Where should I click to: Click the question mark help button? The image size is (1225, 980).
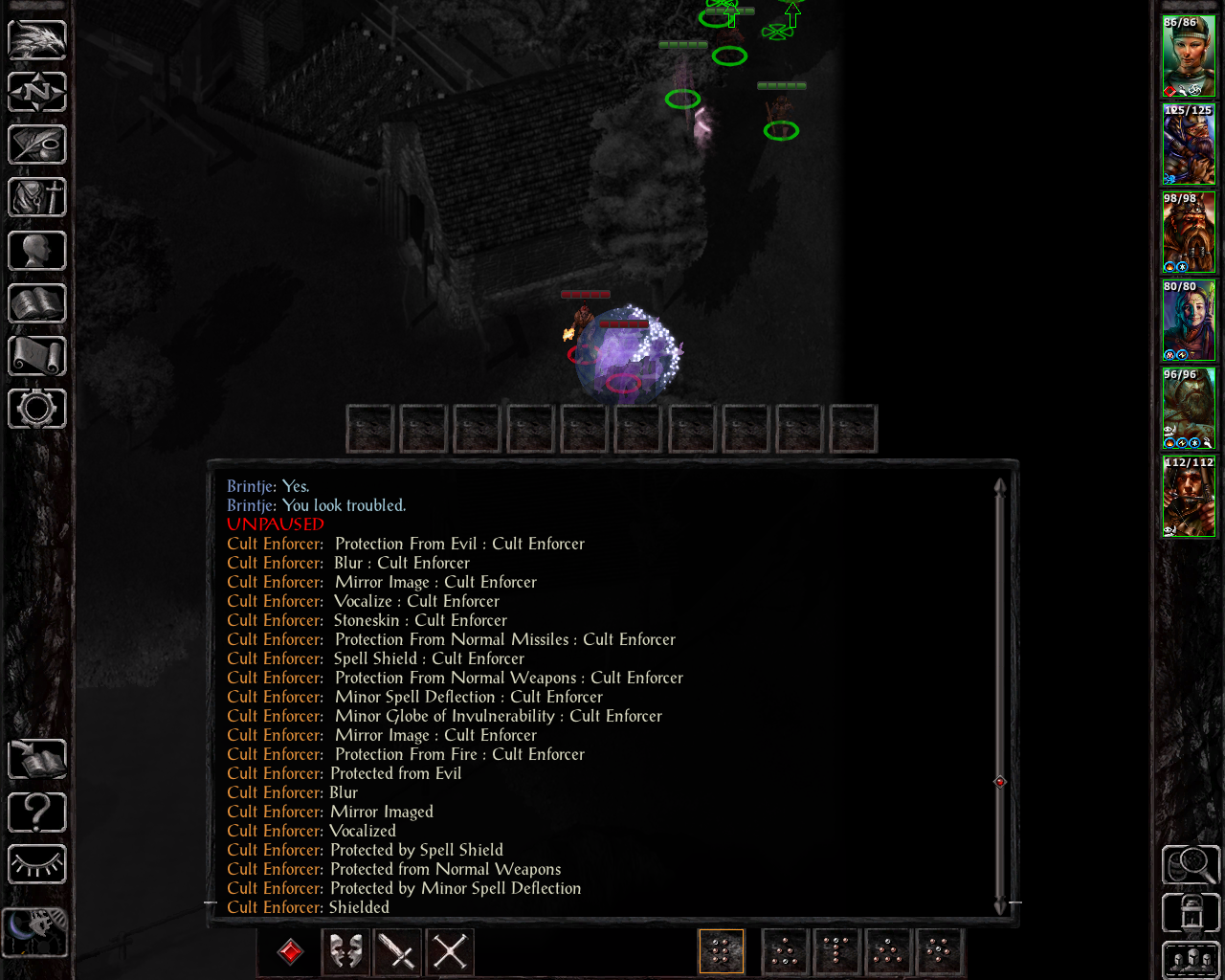(37, 813)
